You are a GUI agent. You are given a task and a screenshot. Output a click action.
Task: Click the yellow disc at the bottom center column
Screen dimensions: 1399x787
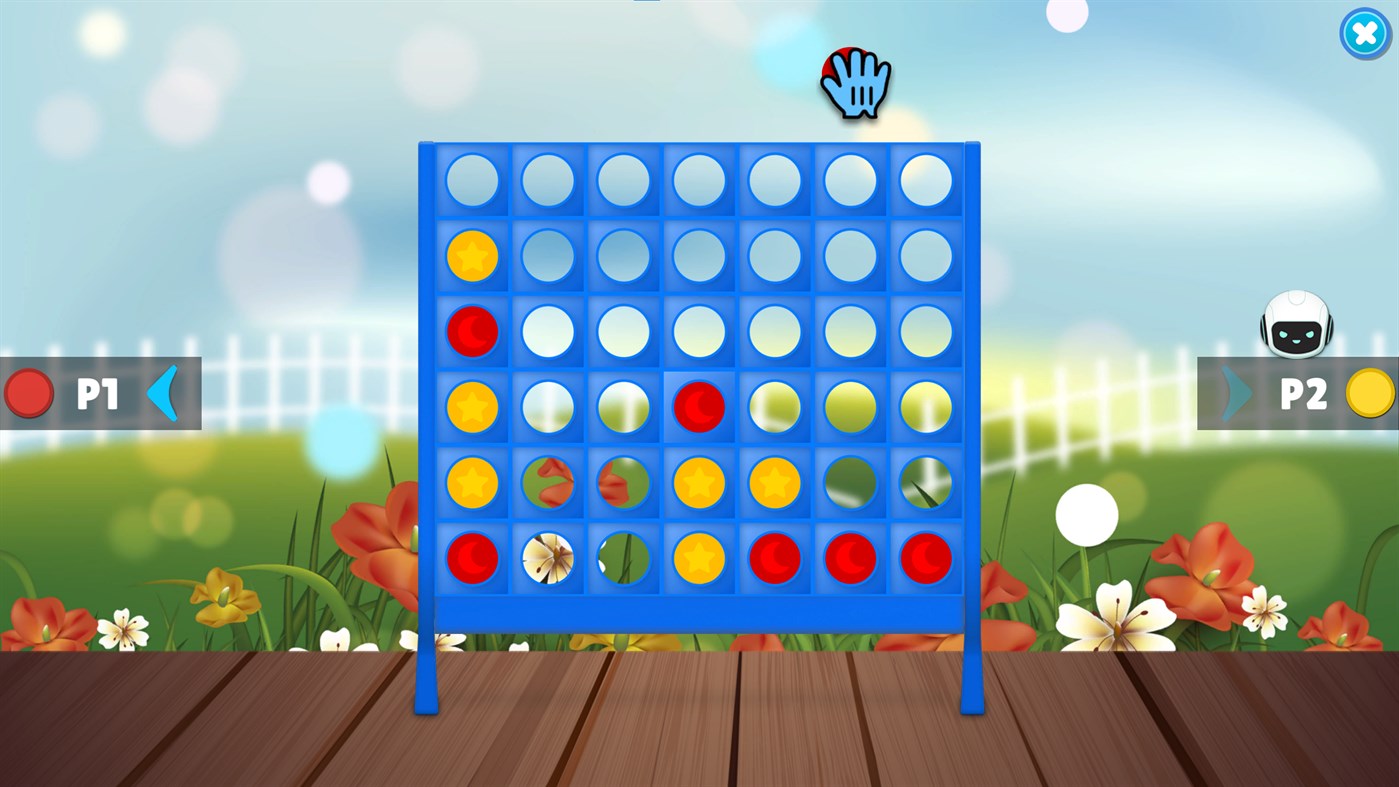coord(698,558)
